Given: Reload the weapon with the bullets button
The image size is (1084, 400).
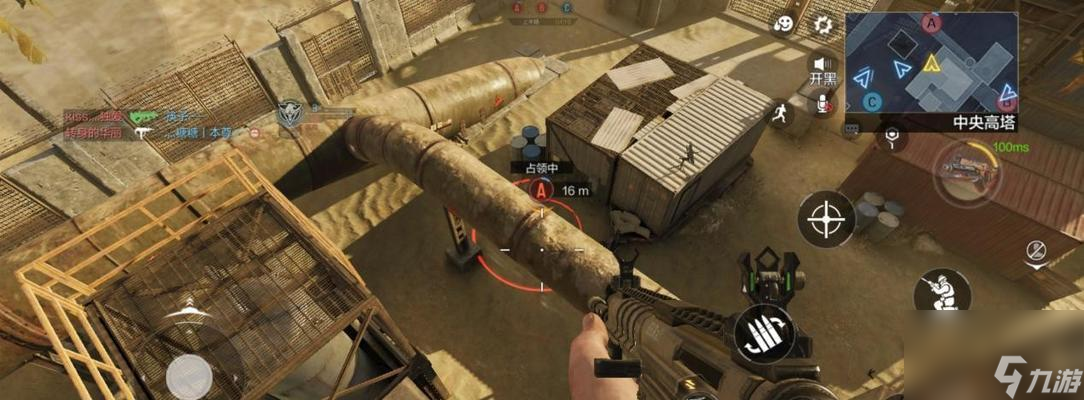Looking at the screenshot, I should 764,334.
